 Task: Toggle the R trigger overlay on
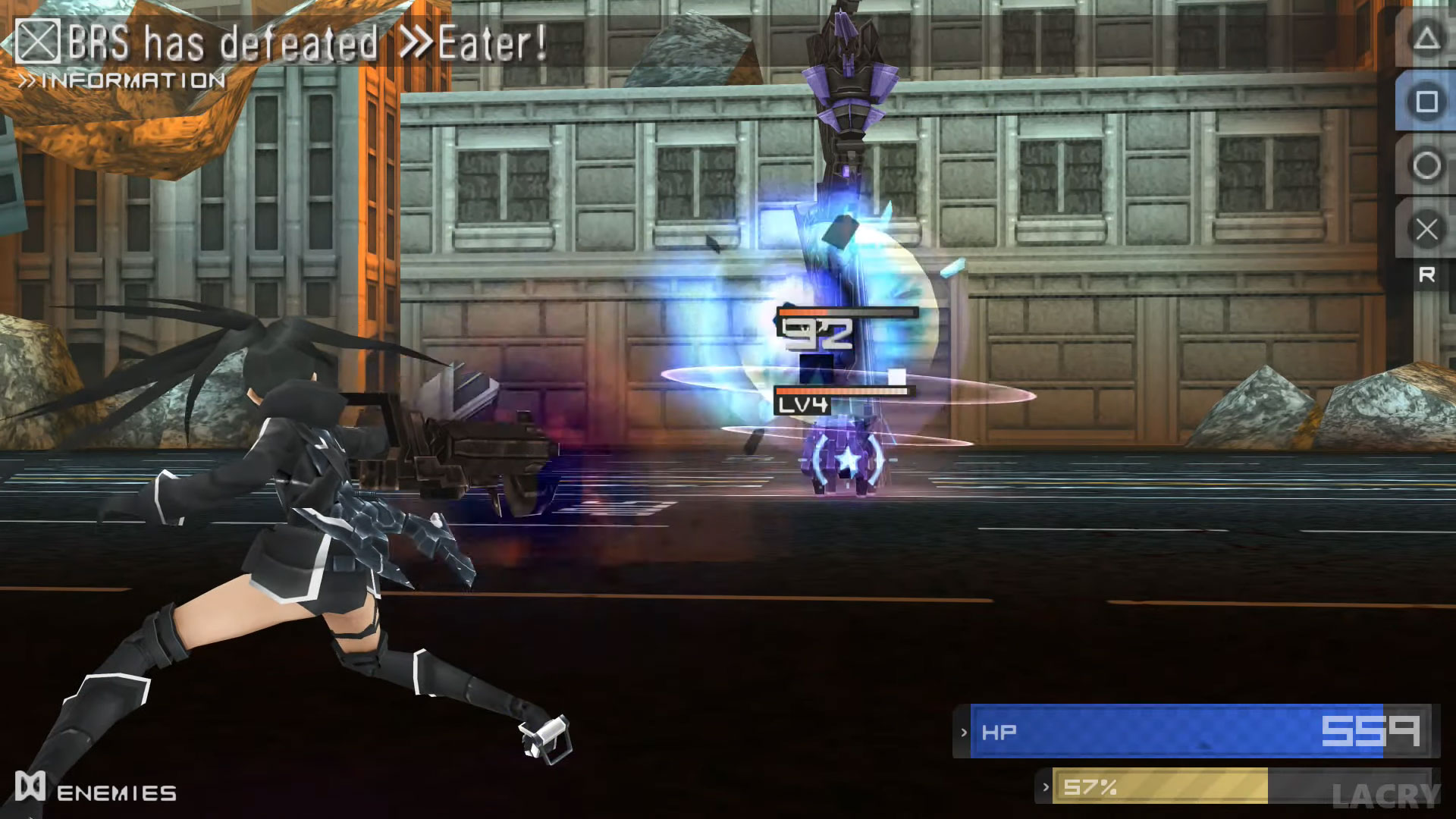[x=1429, y=275]
